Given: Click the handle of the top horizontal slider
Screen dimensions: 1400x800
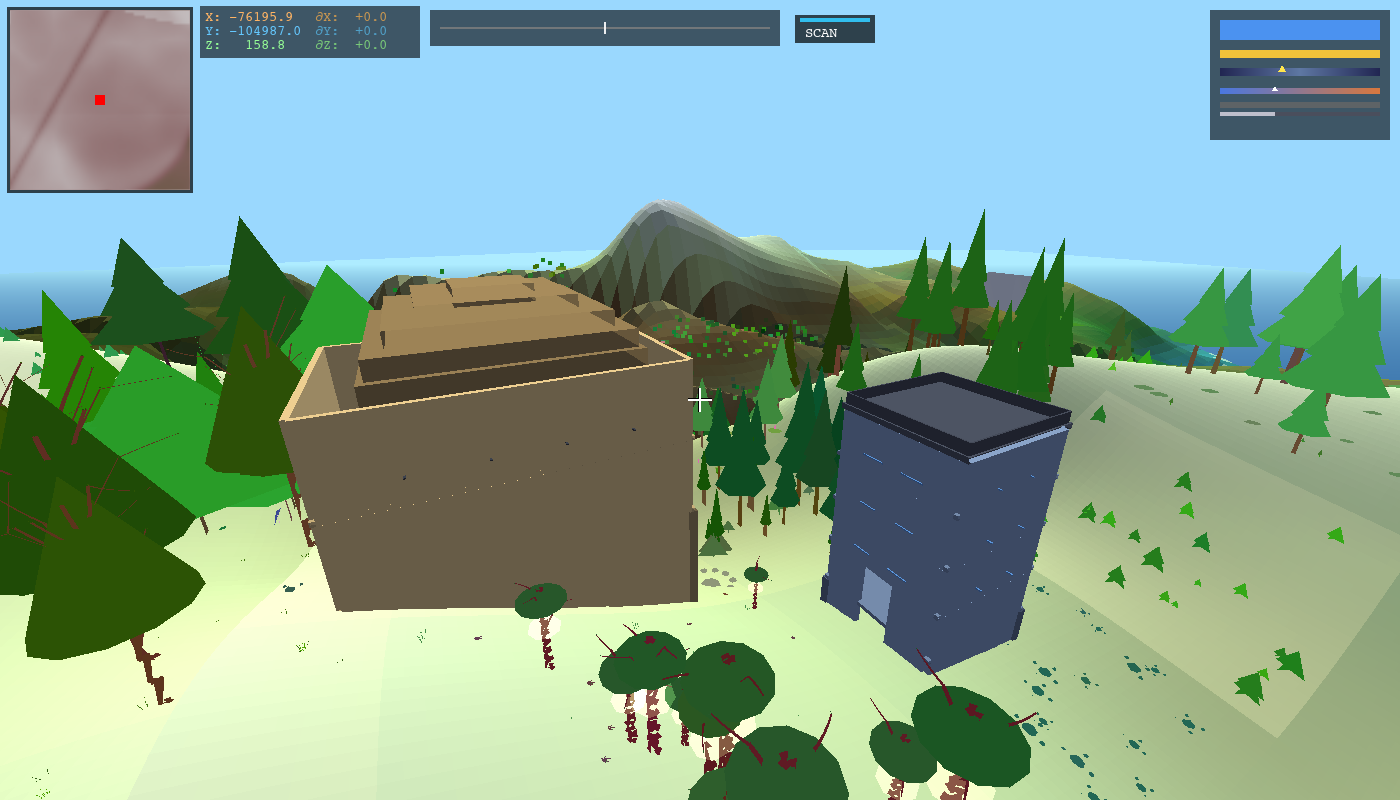Looking at the screenshot, I should [605, 27].
